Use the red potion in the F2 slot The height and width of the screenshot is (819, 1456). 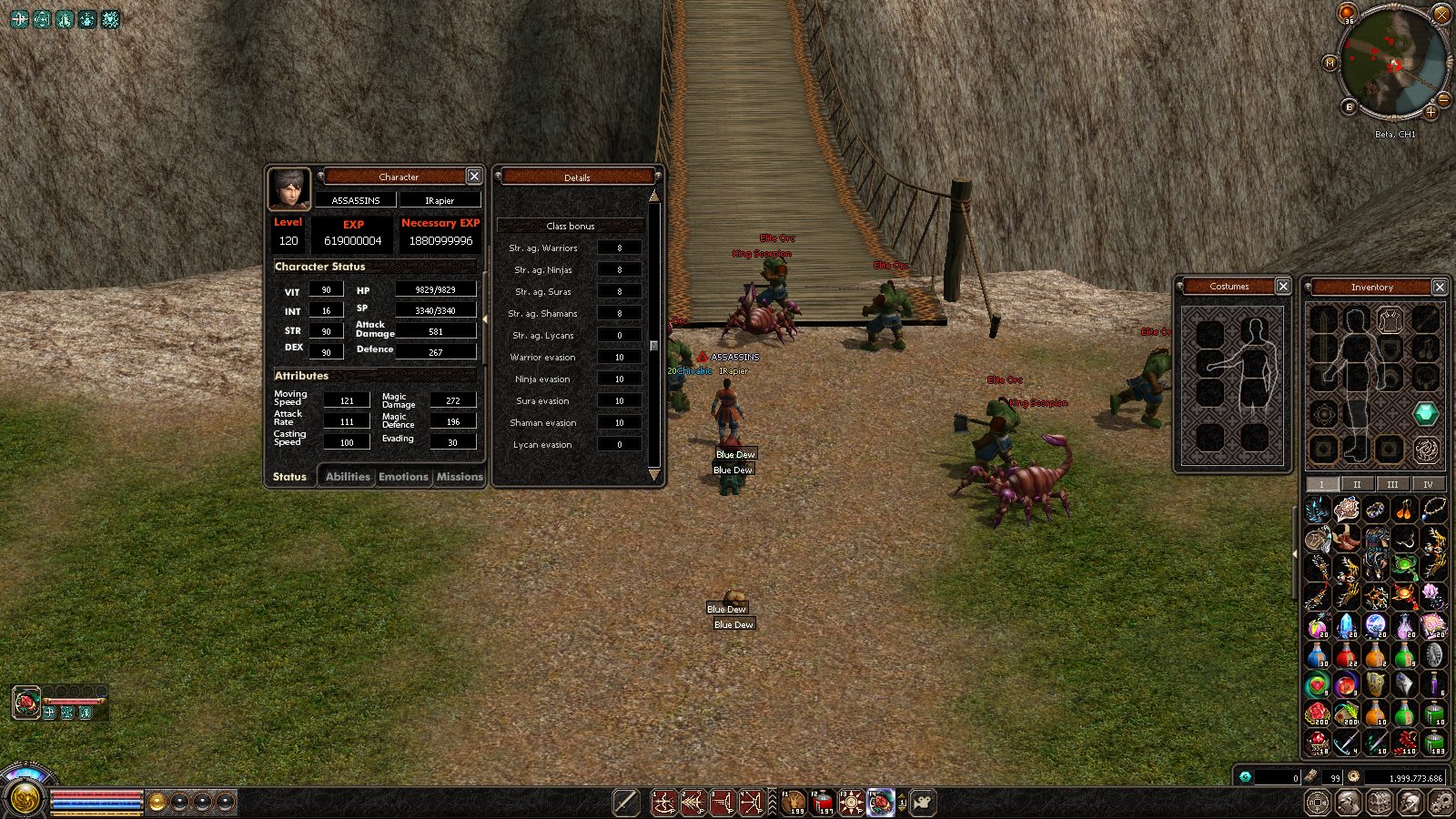pos(824,803)
